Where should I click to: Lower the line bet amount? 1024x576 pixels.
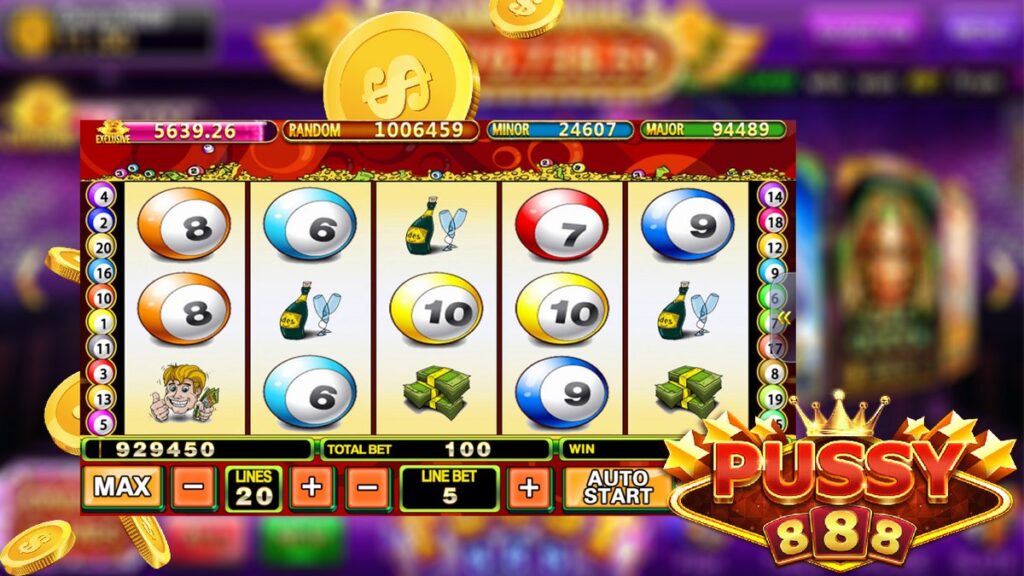tap(368, 489)
